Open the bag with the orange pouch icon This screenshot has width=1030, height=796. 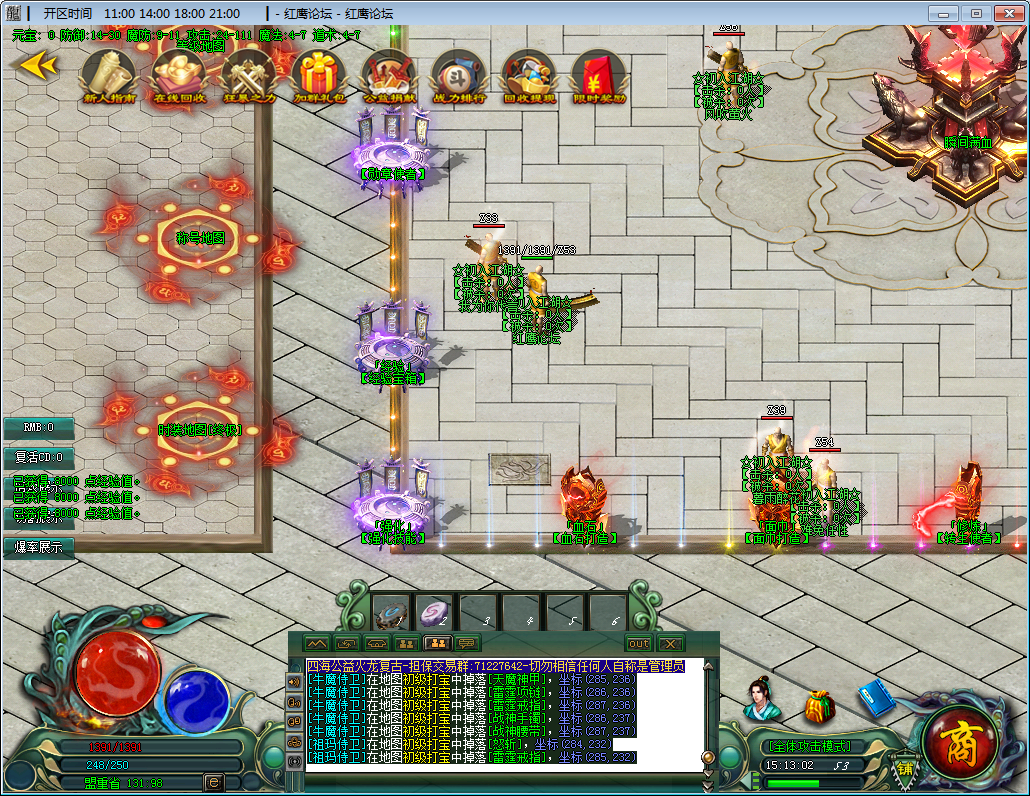point(819,706)
